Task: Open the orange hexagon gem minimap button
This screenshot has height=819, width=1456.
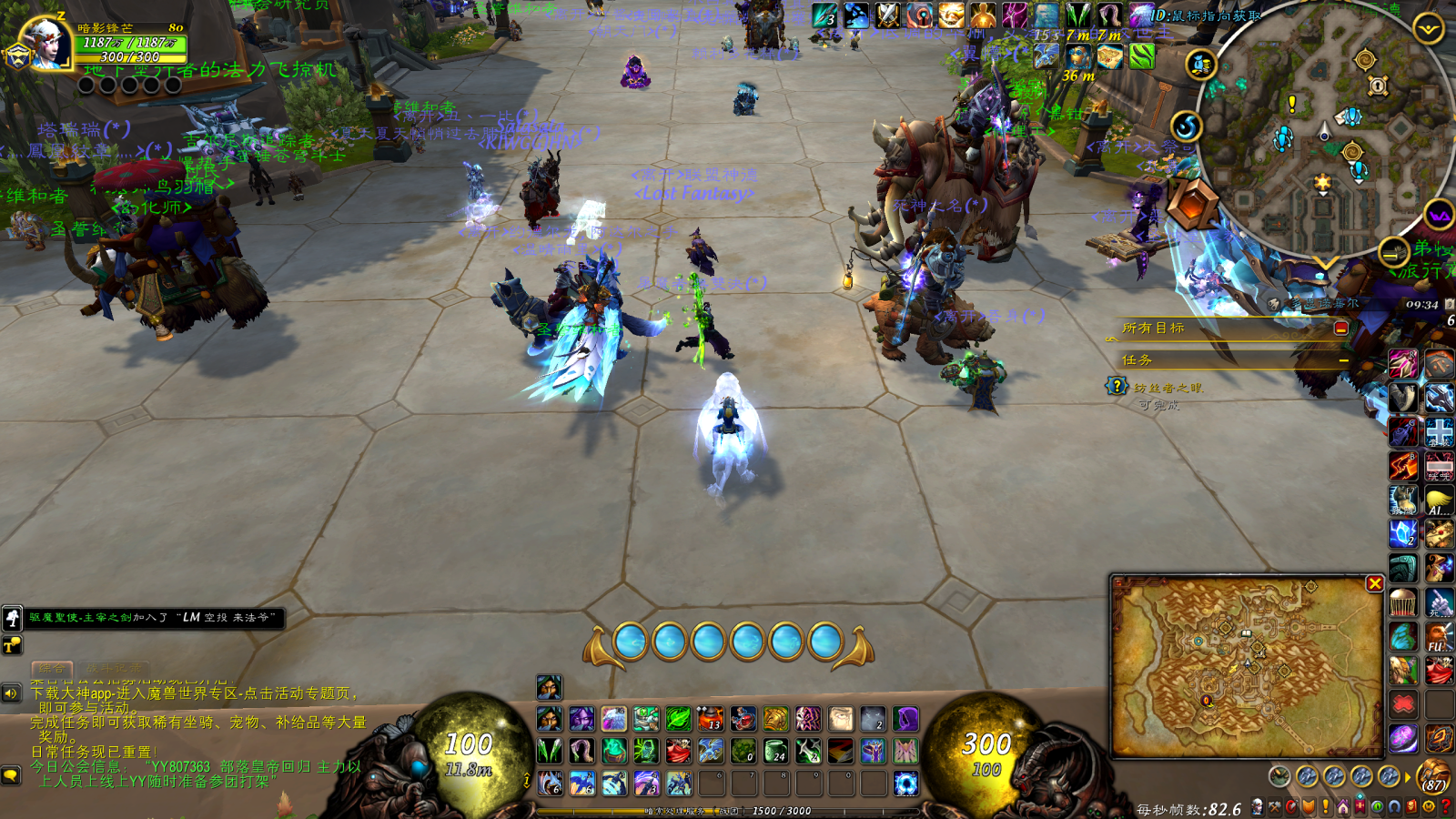Action: click(x=1193, y=203)
